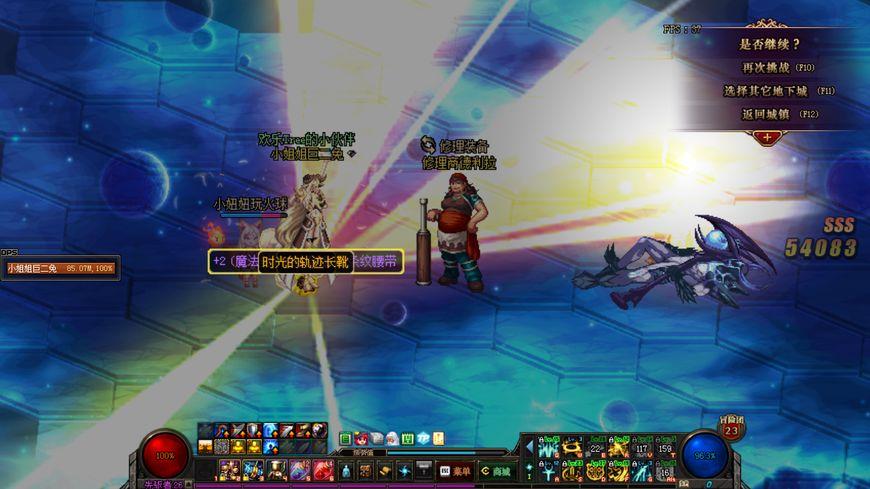Click the 冒险团 level 23 badge
The height and width of the screenshot is (489, 870).
[731, 429]
